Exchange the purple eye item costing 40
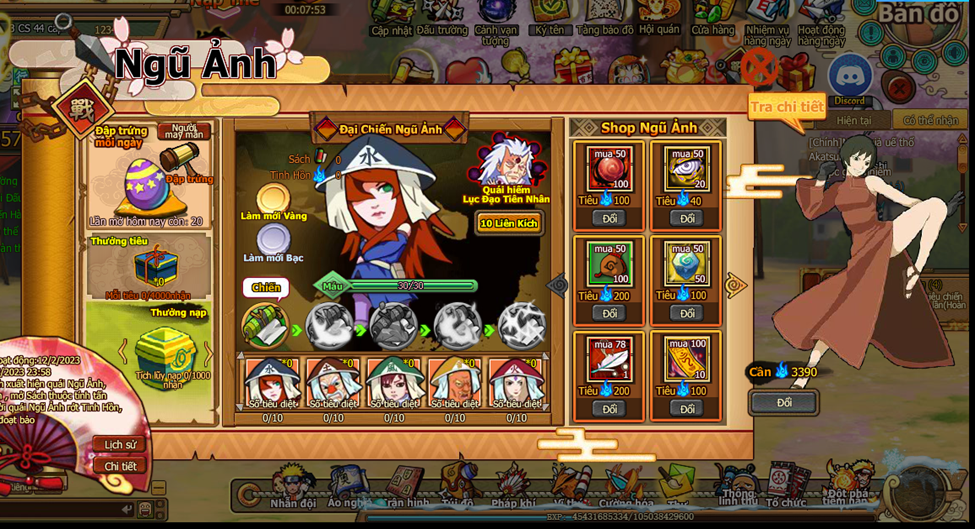975x529 pixels. pyautogui.click(x=686, y=218)
